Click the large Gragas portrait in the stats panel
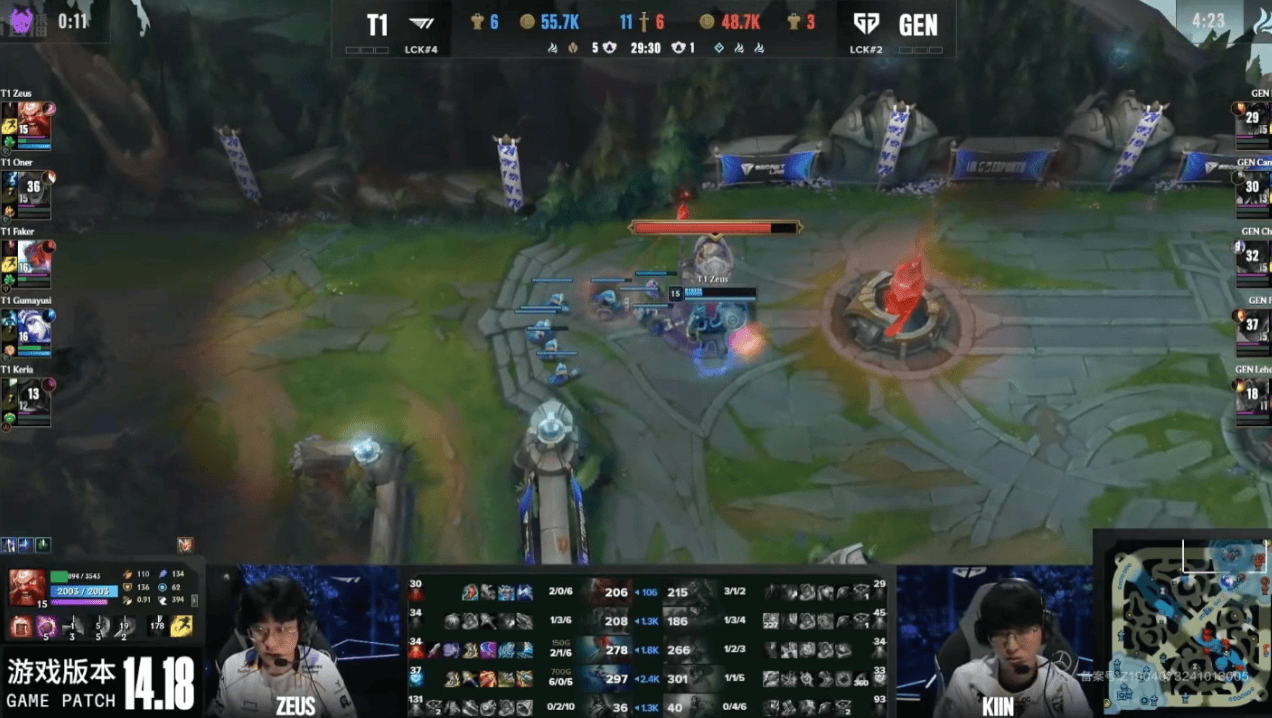 pos(27,588)
